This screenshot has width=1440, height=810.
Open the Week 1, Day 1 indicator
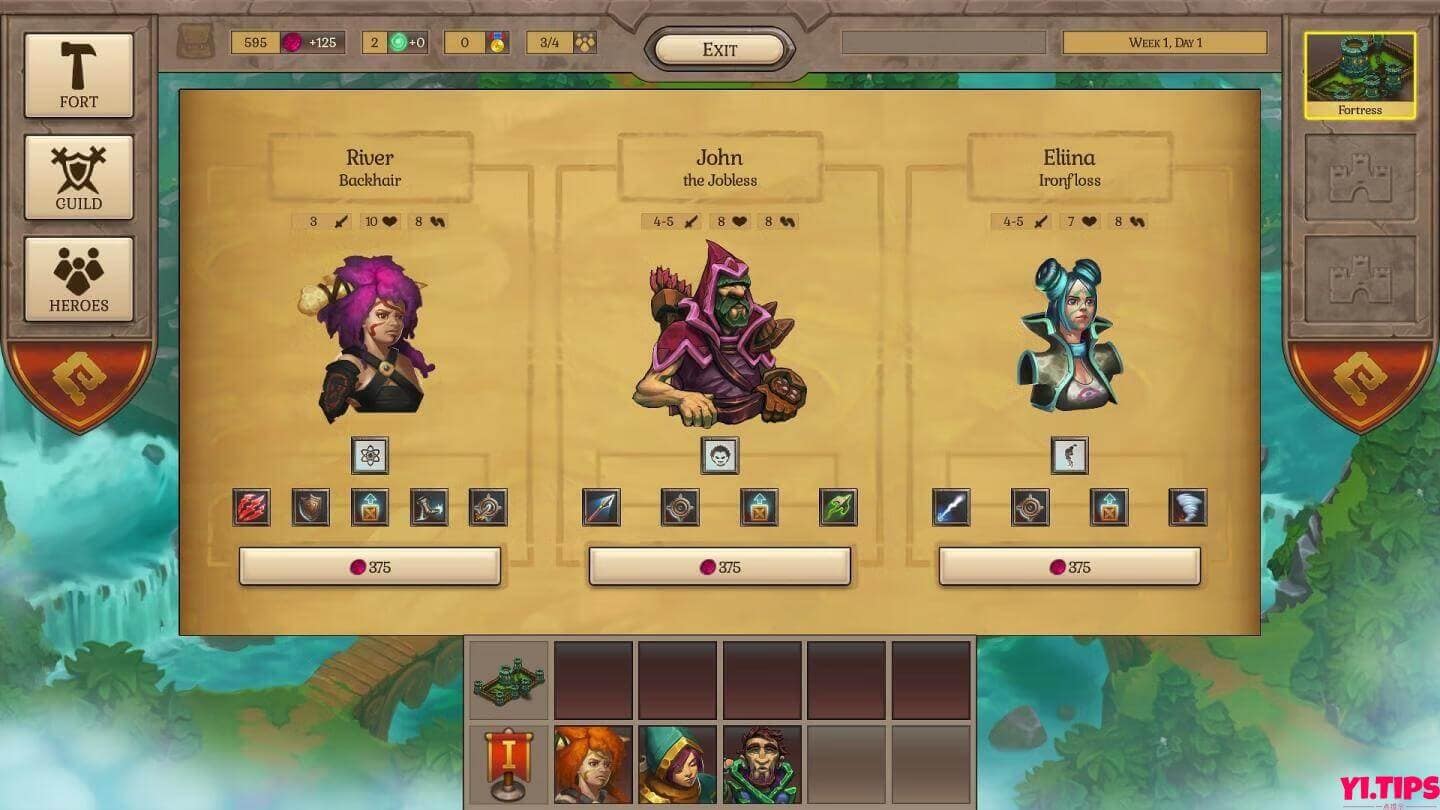pyautogui.click(x=1165, y=42)
